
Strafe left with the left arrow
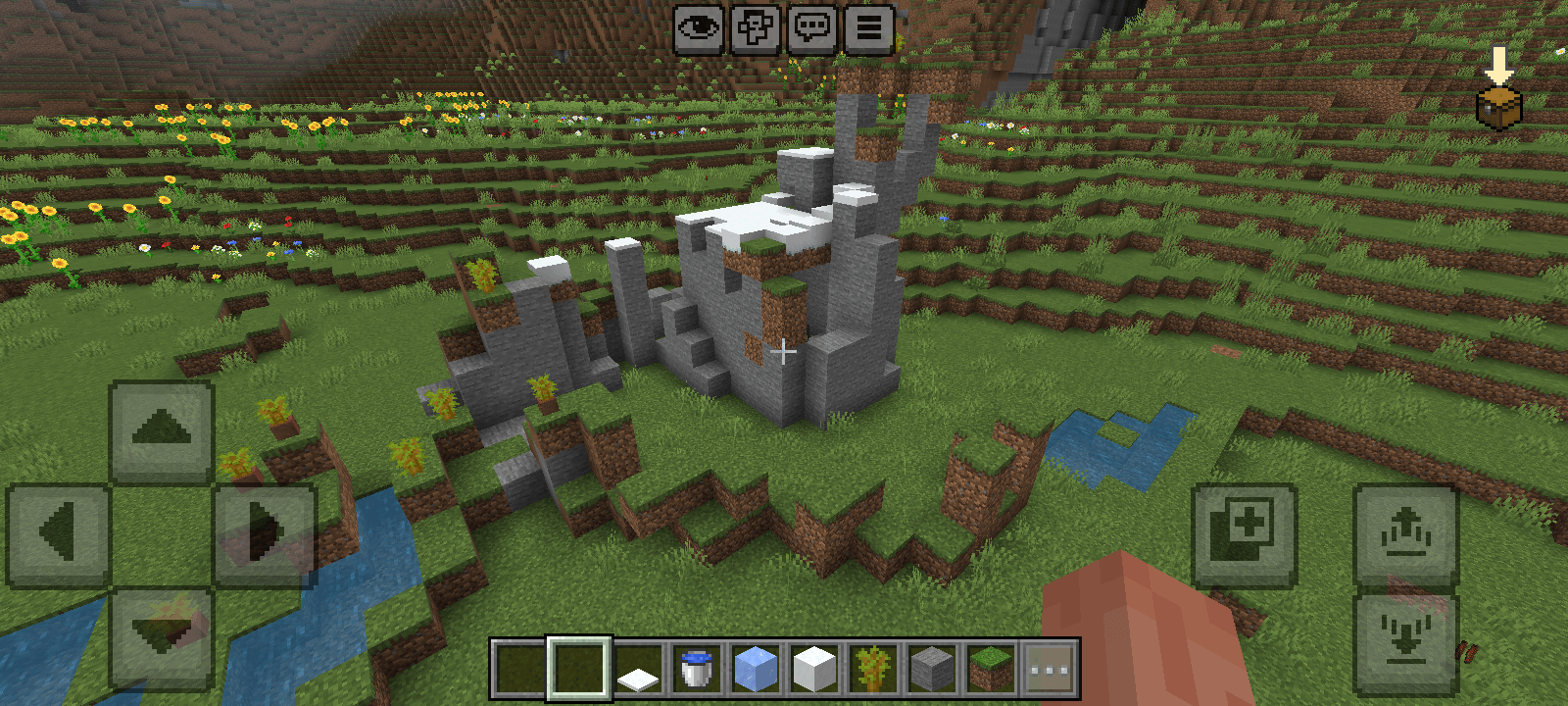pyautogui.click(x=59, y=534)
